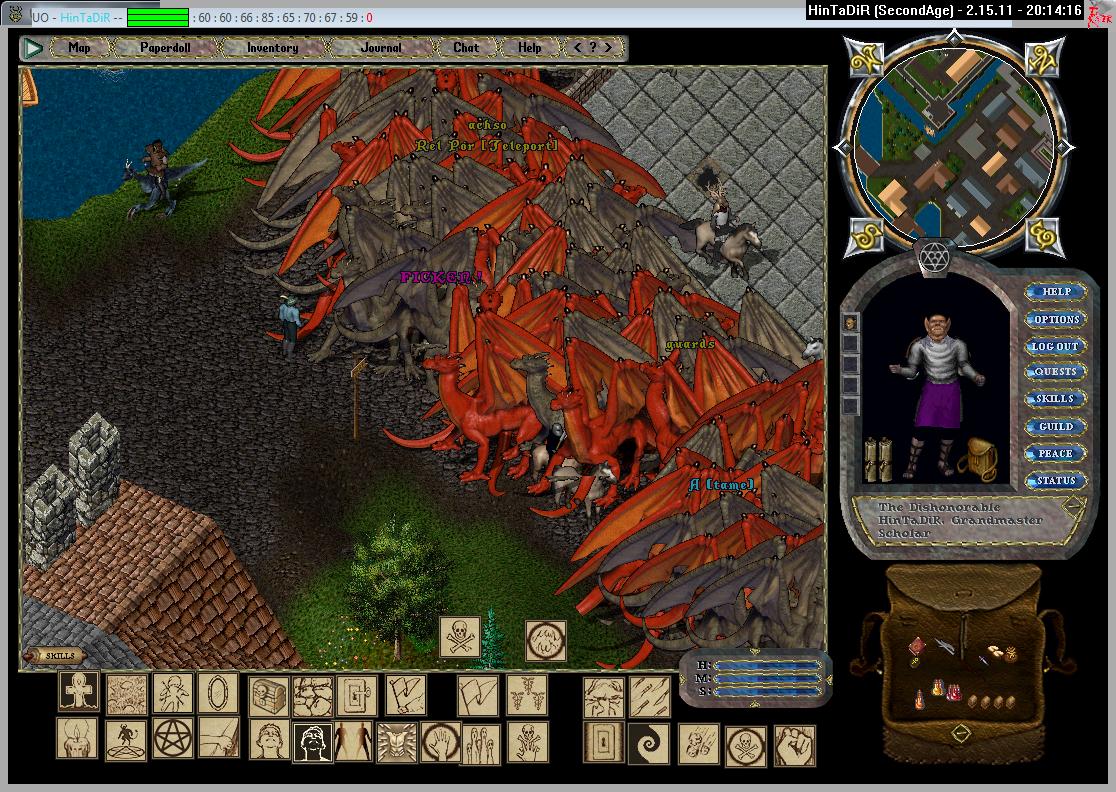Open the Paperdoll menu entry

point(165,47)
